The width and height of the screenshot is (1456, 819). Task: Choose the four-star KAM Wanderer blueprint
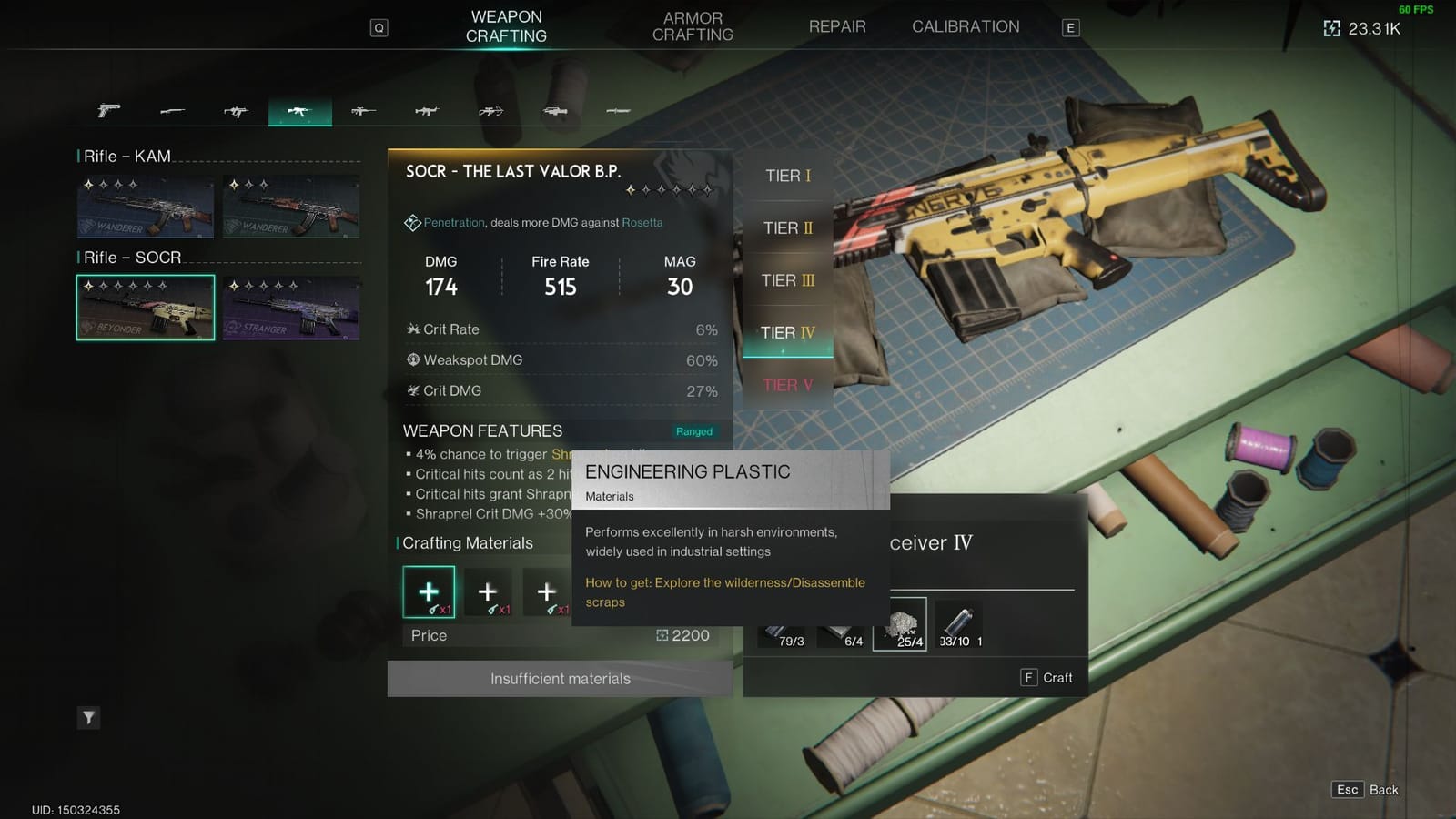[146, 207]
